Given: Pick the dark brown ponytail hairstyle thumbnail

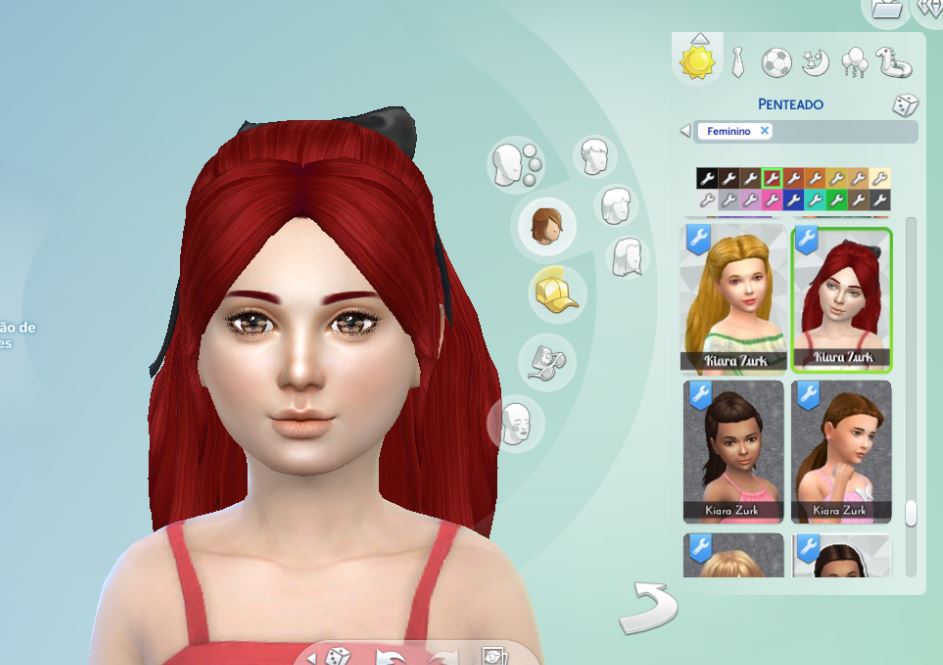Looking at the screenshot, I should [x=733, y=450].
